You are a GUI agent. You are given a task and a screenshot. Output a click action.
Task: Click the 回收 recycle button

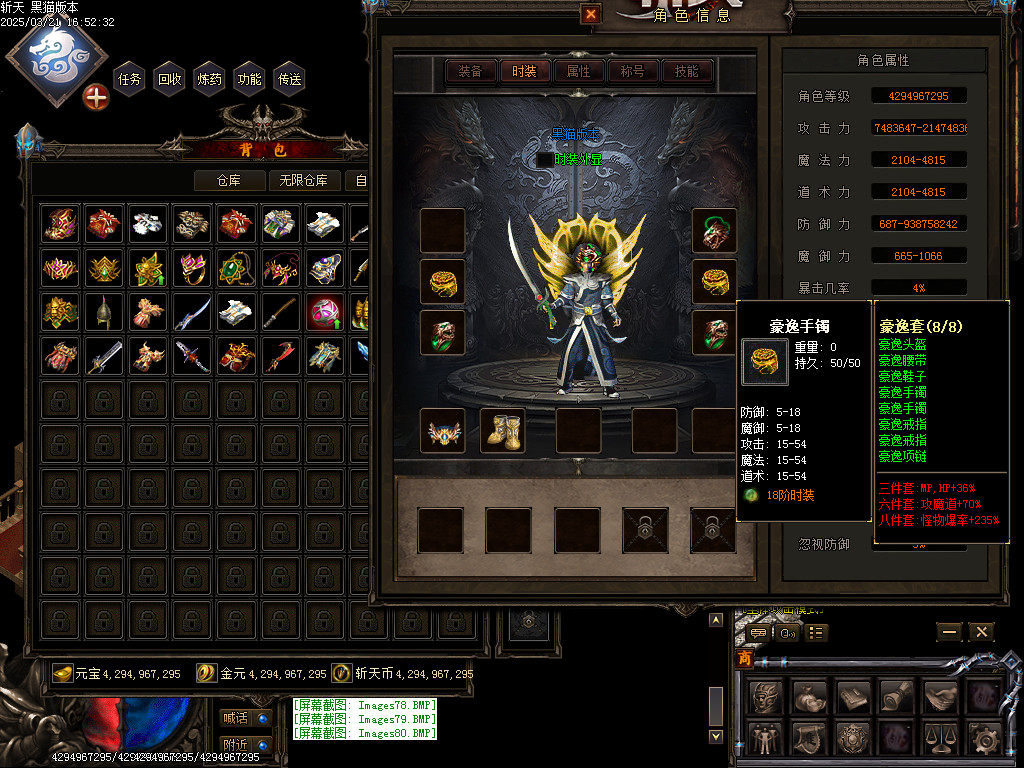pyautogui.click(x=170, y=79)
